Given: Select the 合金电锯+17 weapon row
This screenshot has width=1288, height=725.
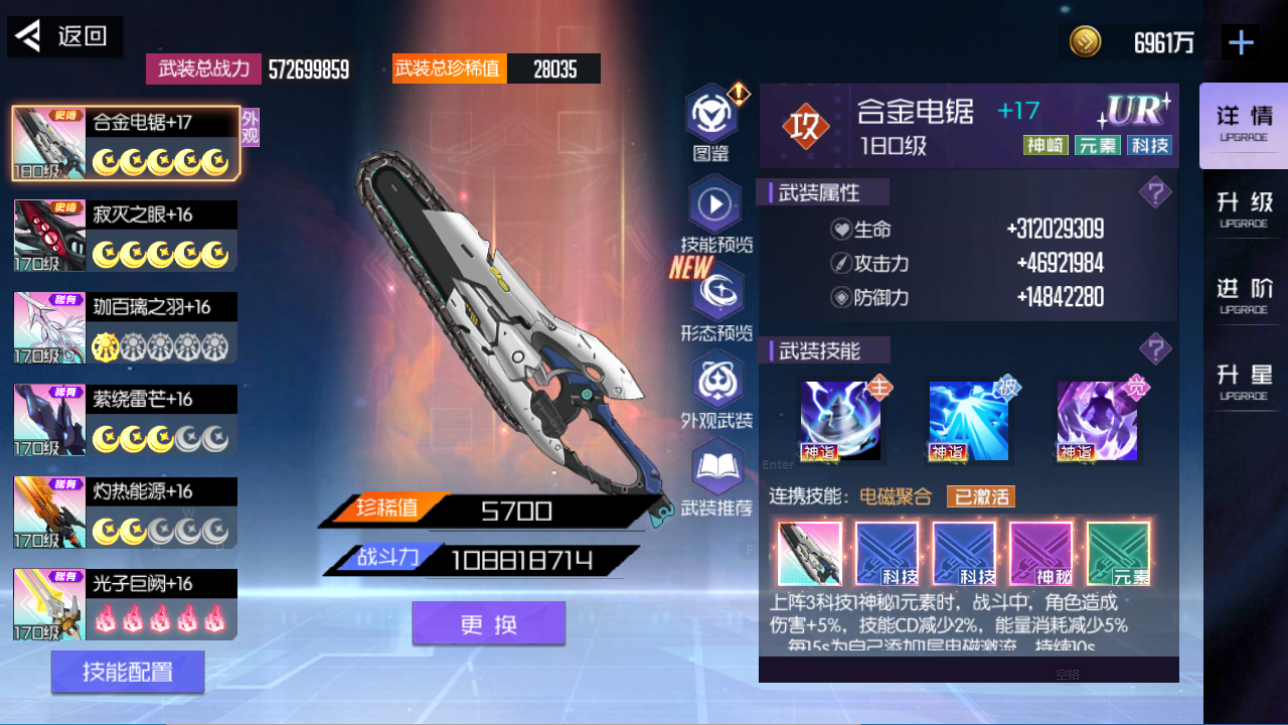Looking at the screenshot, I should (126, 143).
